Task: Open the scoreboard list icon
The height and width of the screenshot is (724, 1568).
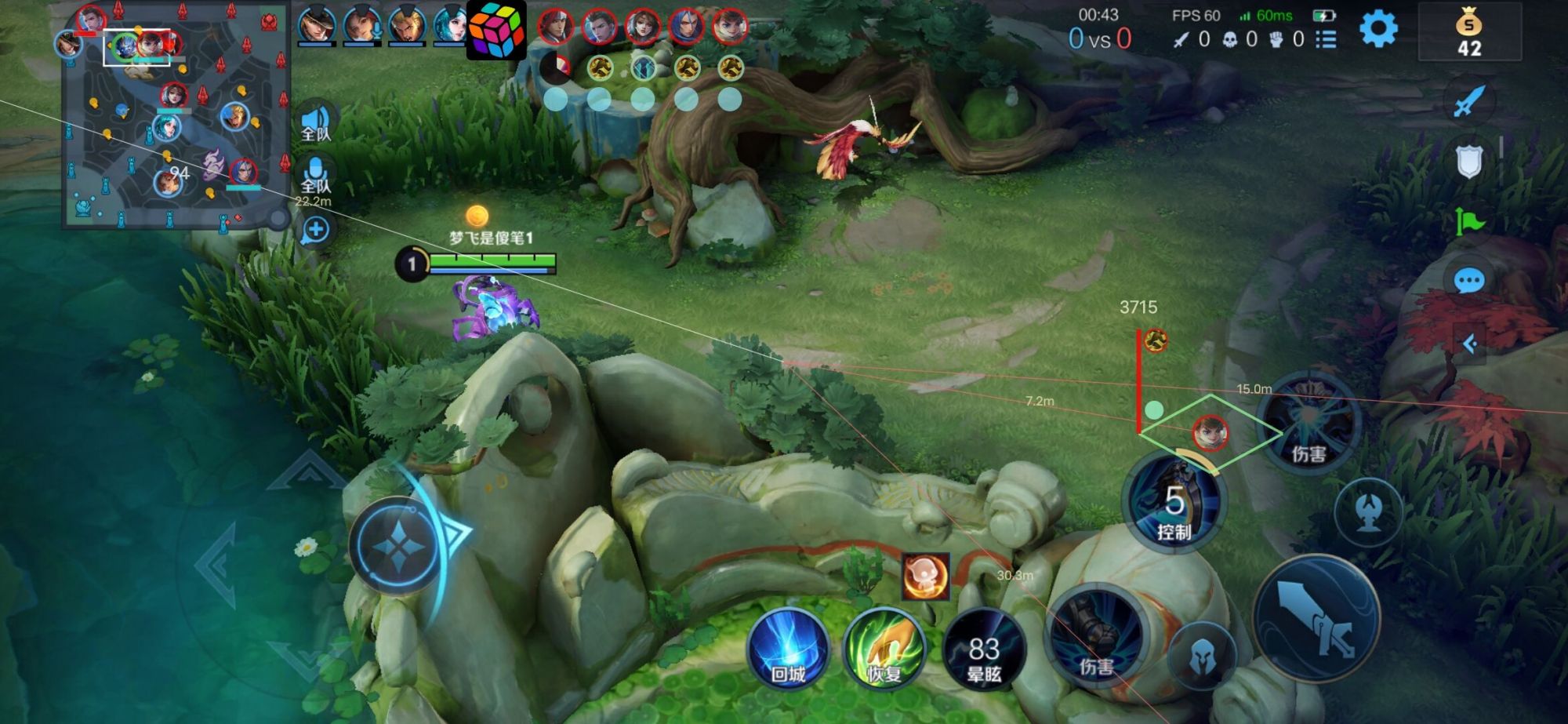Action: [1326, 39]
